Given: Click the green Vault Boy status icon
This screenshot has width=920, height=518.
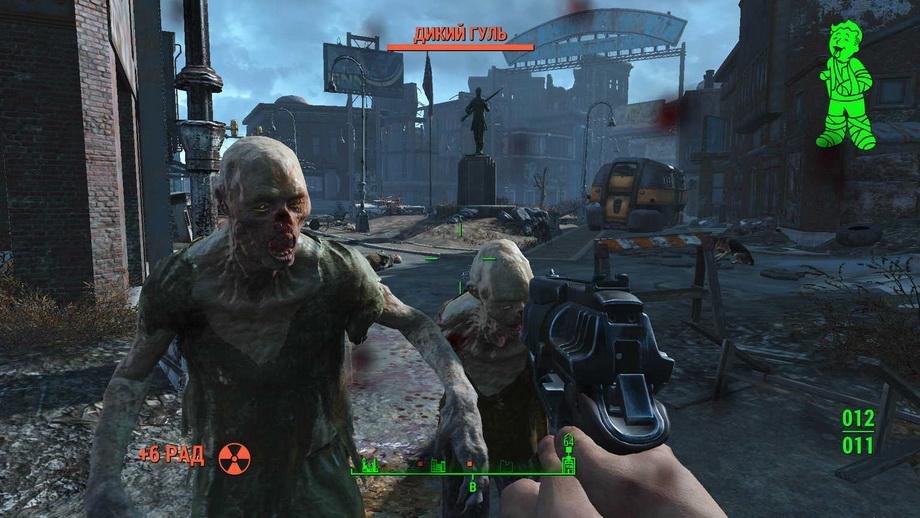Looking at the screenshot, I should 843,86.
